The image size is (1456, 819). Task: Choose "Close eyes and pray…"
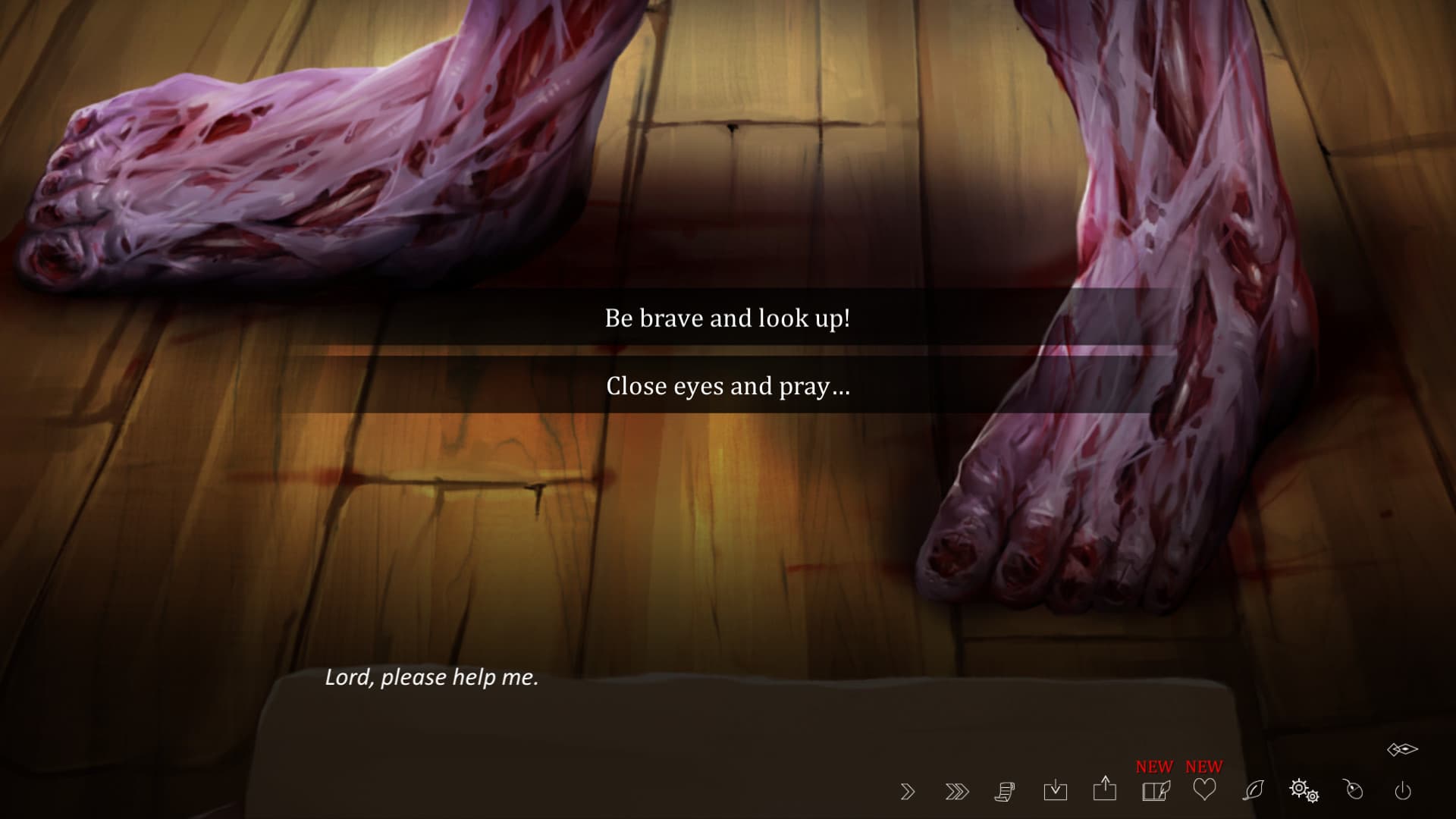pos(726,386)
